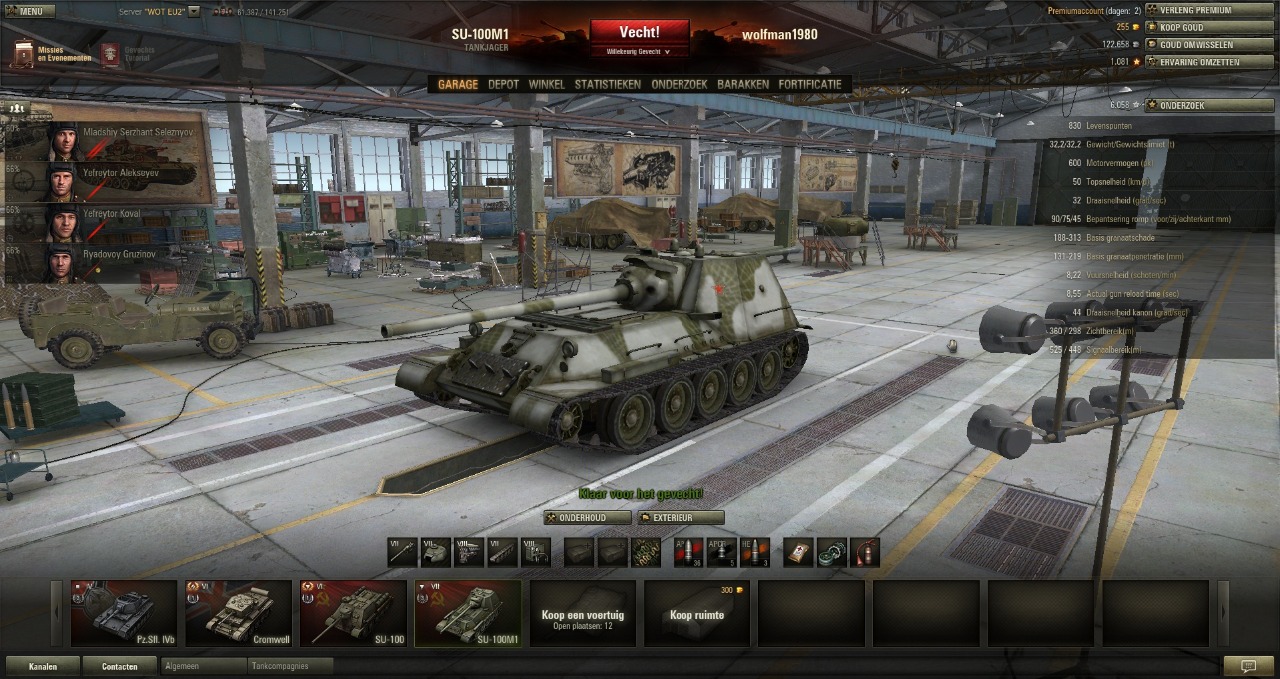Open the WINKEL shop tab

pos(546,85)
